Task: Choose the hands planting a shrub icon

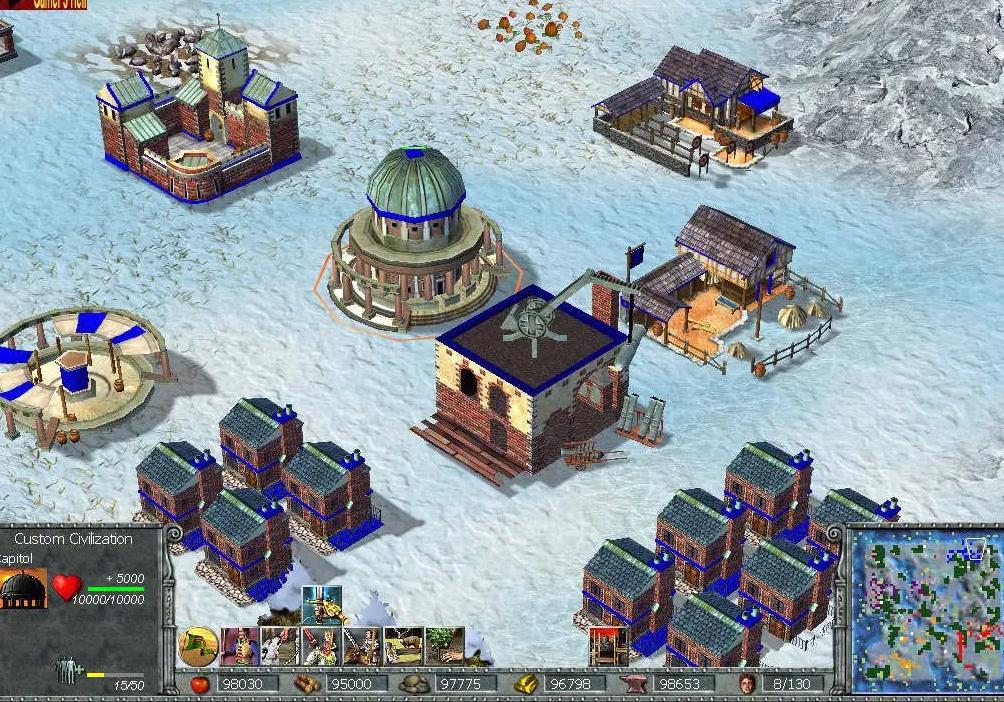Action: click(x=444, y=646)
